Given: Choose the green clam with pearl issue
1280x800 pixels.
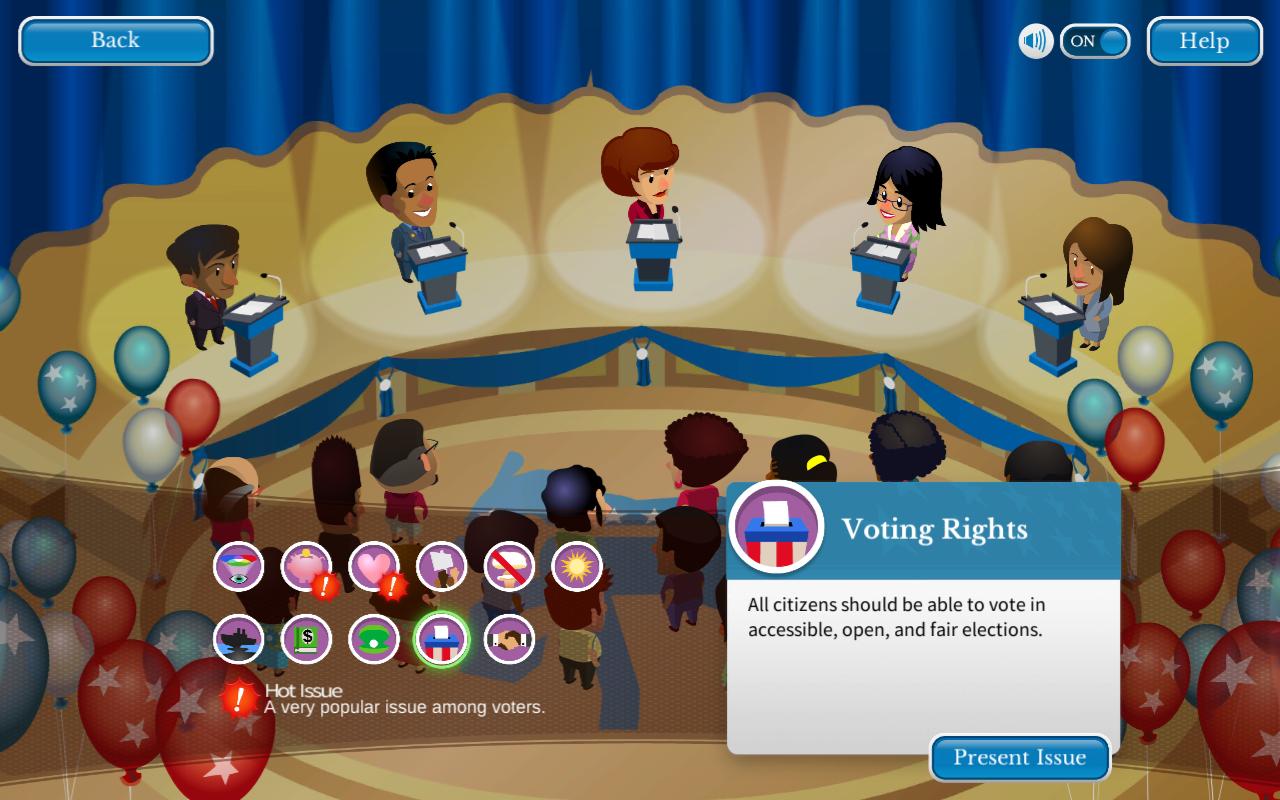Looking at the screenshot, I should click(374, 639).
